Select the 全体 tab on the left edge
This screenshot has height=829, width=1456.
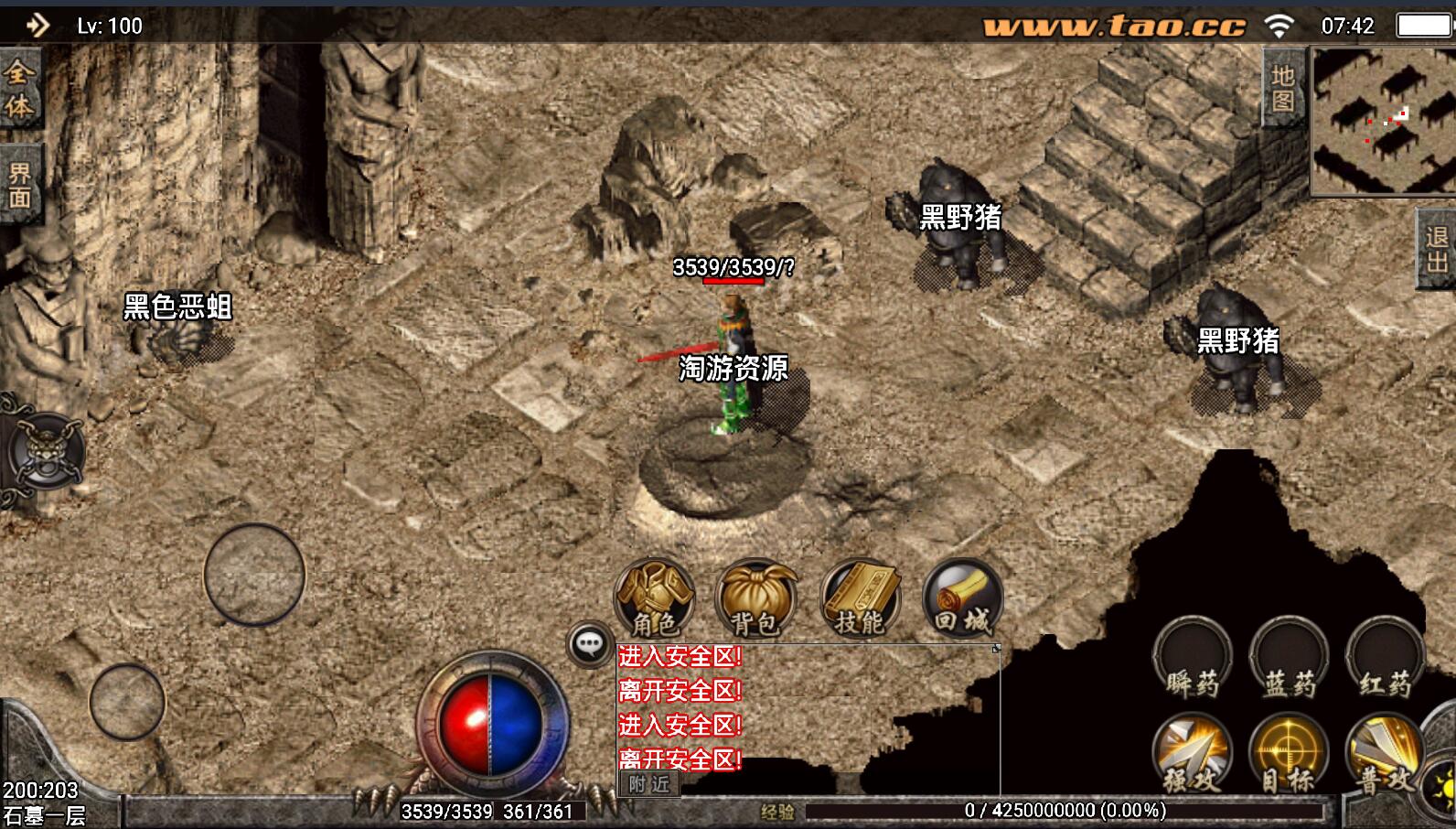pos(19,90)
